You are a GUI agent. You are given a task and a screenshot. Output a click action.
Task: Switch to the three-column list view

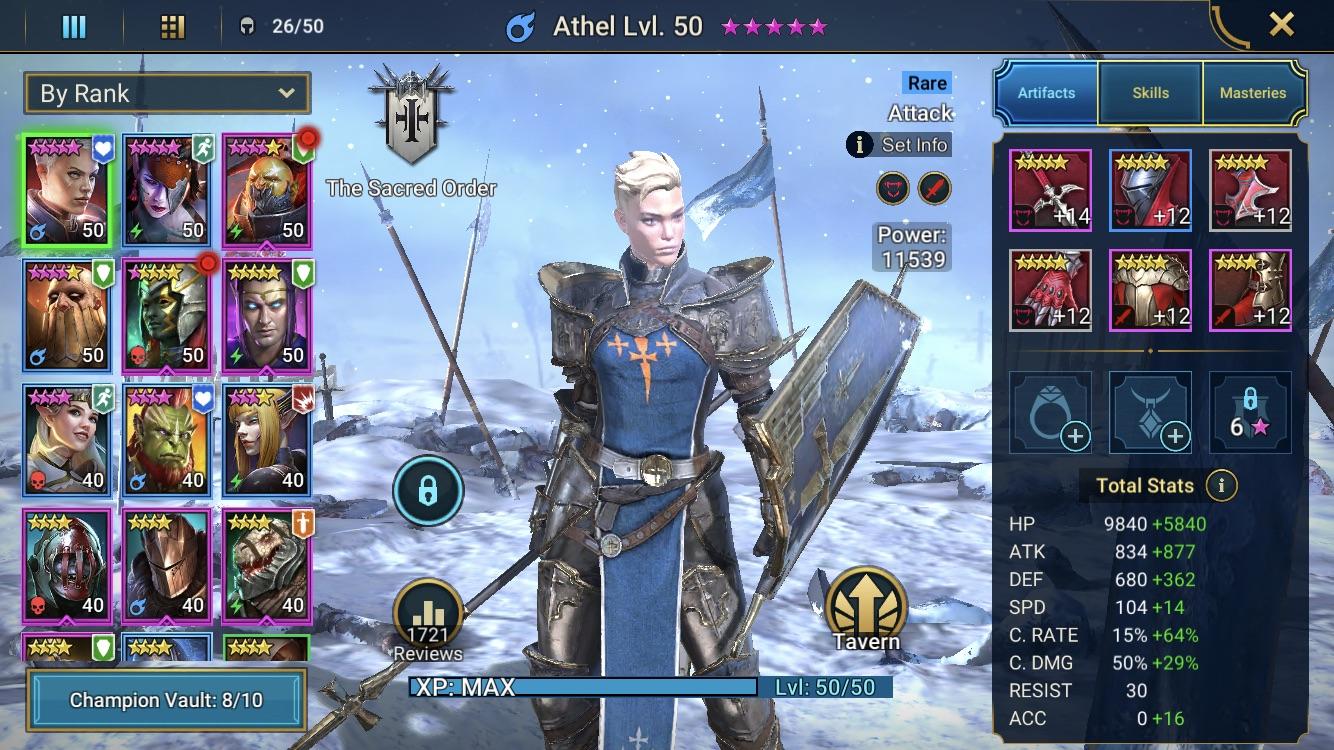74,26
